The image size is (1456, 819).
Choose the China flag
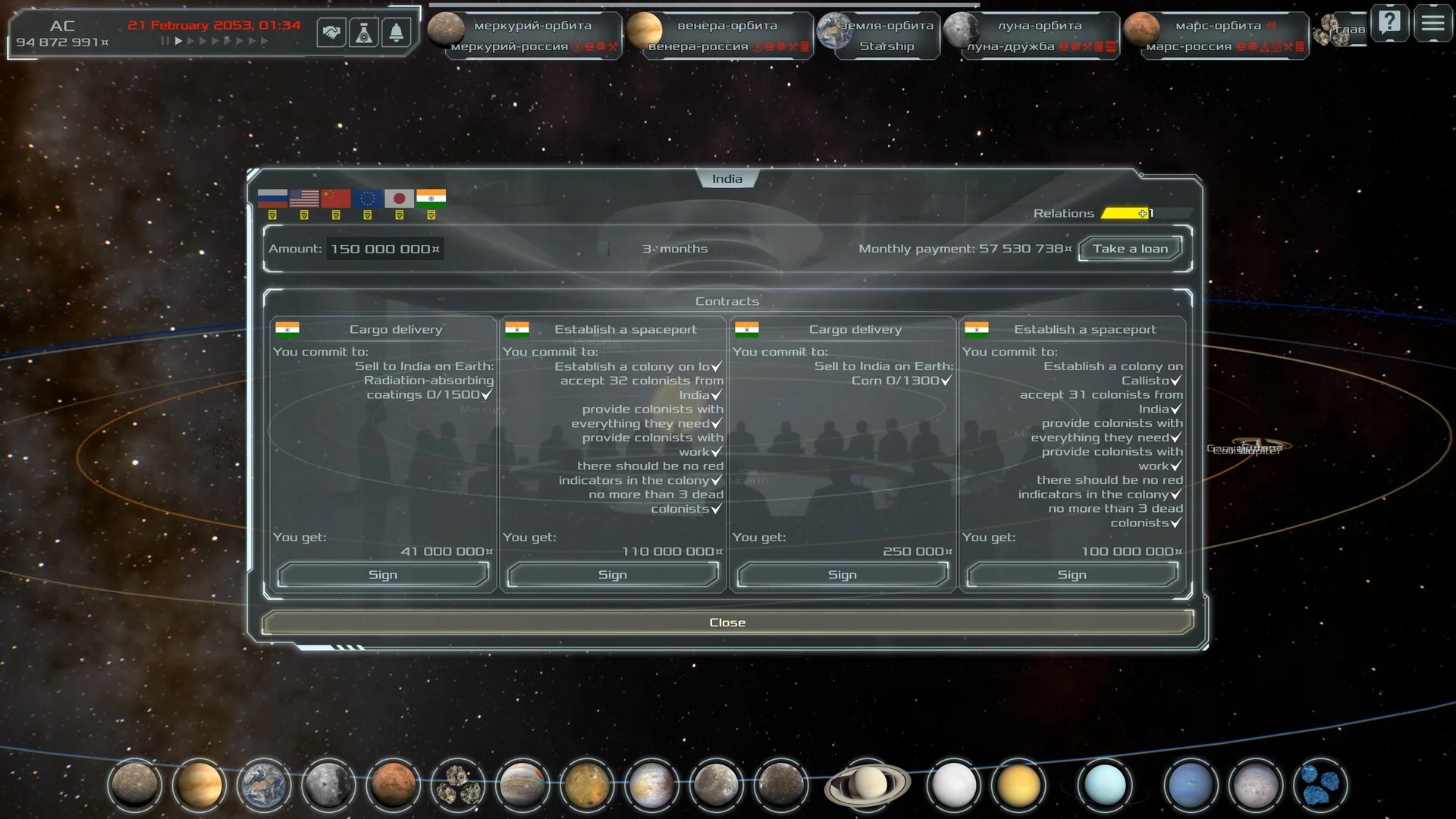pos(336,199)
